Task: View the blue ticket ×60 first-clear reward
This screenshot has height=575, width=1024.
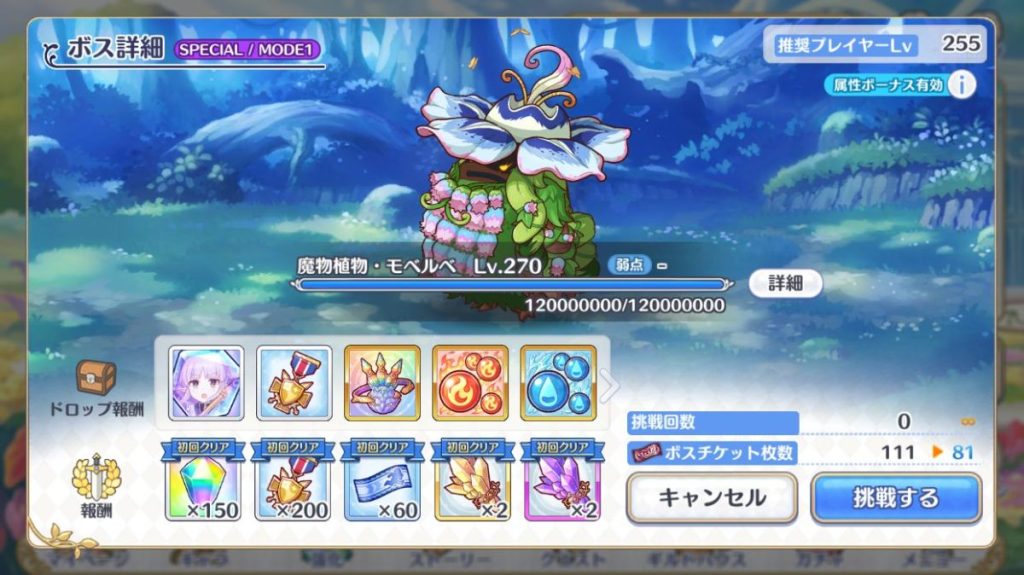Action: coord(382,483)
